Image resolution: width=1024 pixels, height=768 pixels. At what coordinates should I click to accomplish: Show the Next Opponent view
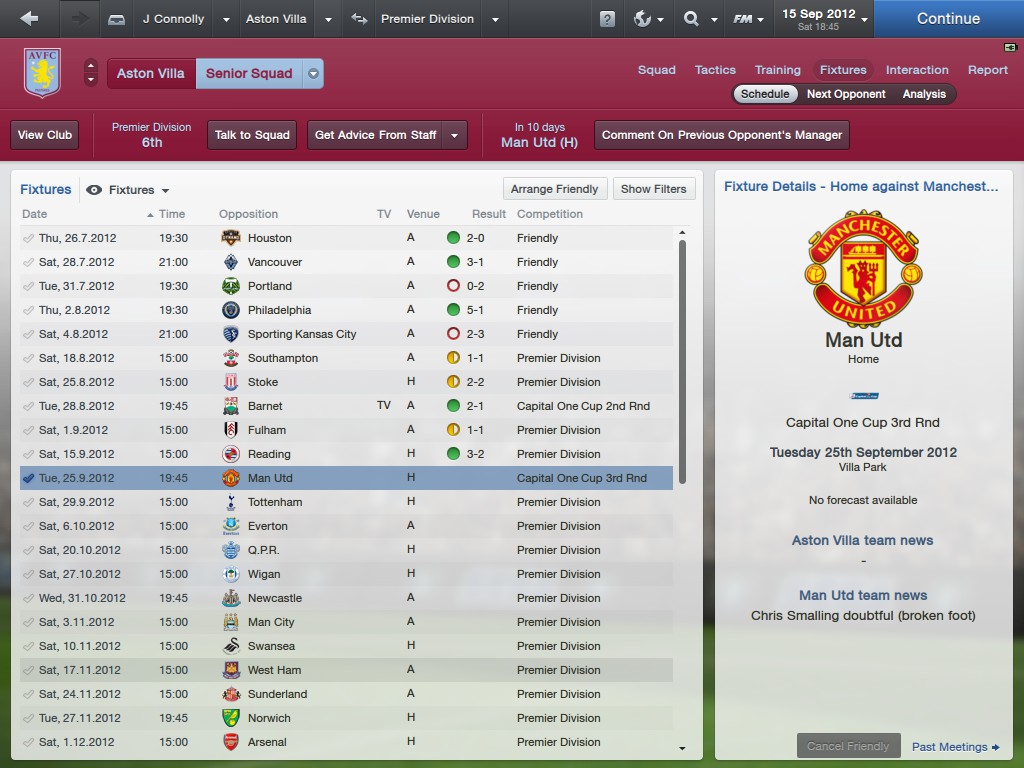coord(846,94)
